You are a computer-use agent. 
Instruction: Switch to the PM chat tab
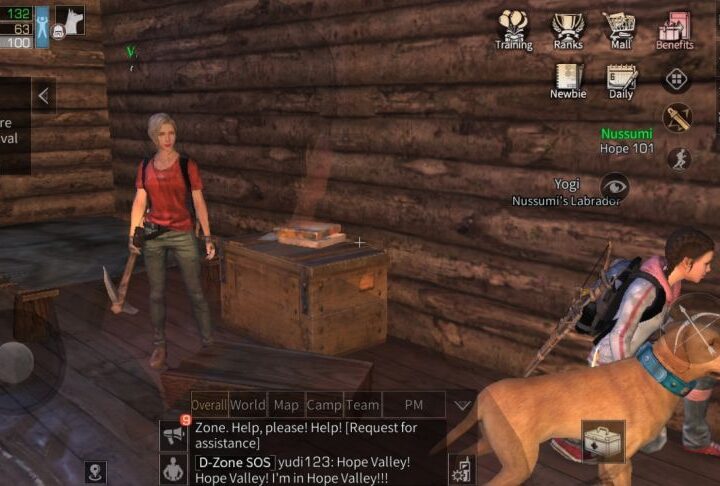click(413, 405)
